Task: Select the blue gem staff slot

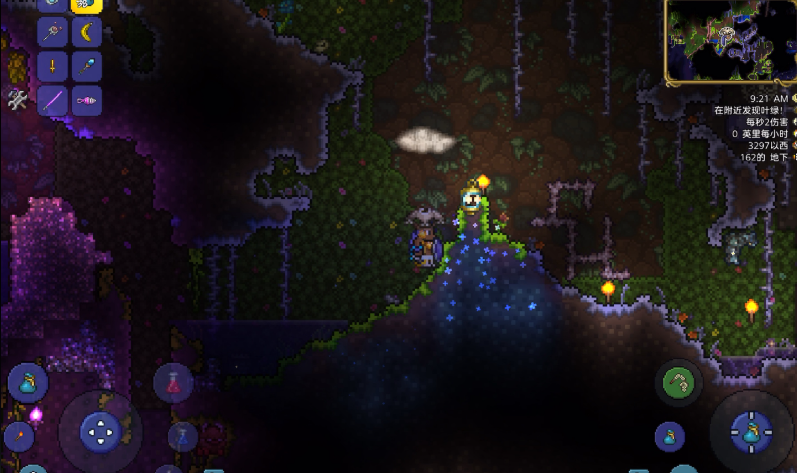Action: click(x=86, y=67)
